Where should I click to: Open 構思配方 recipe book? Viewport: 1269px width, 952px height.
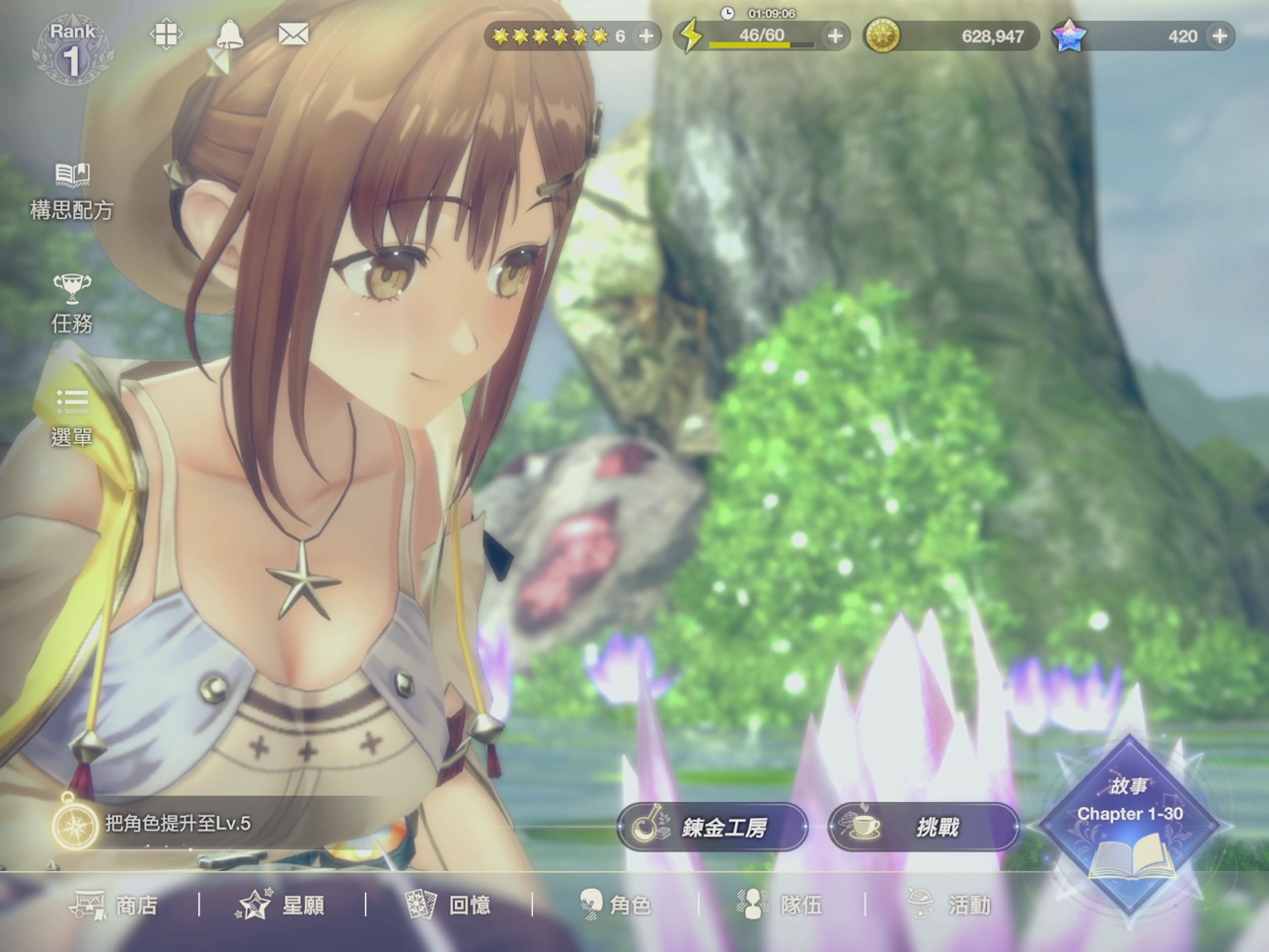point(71,190)
